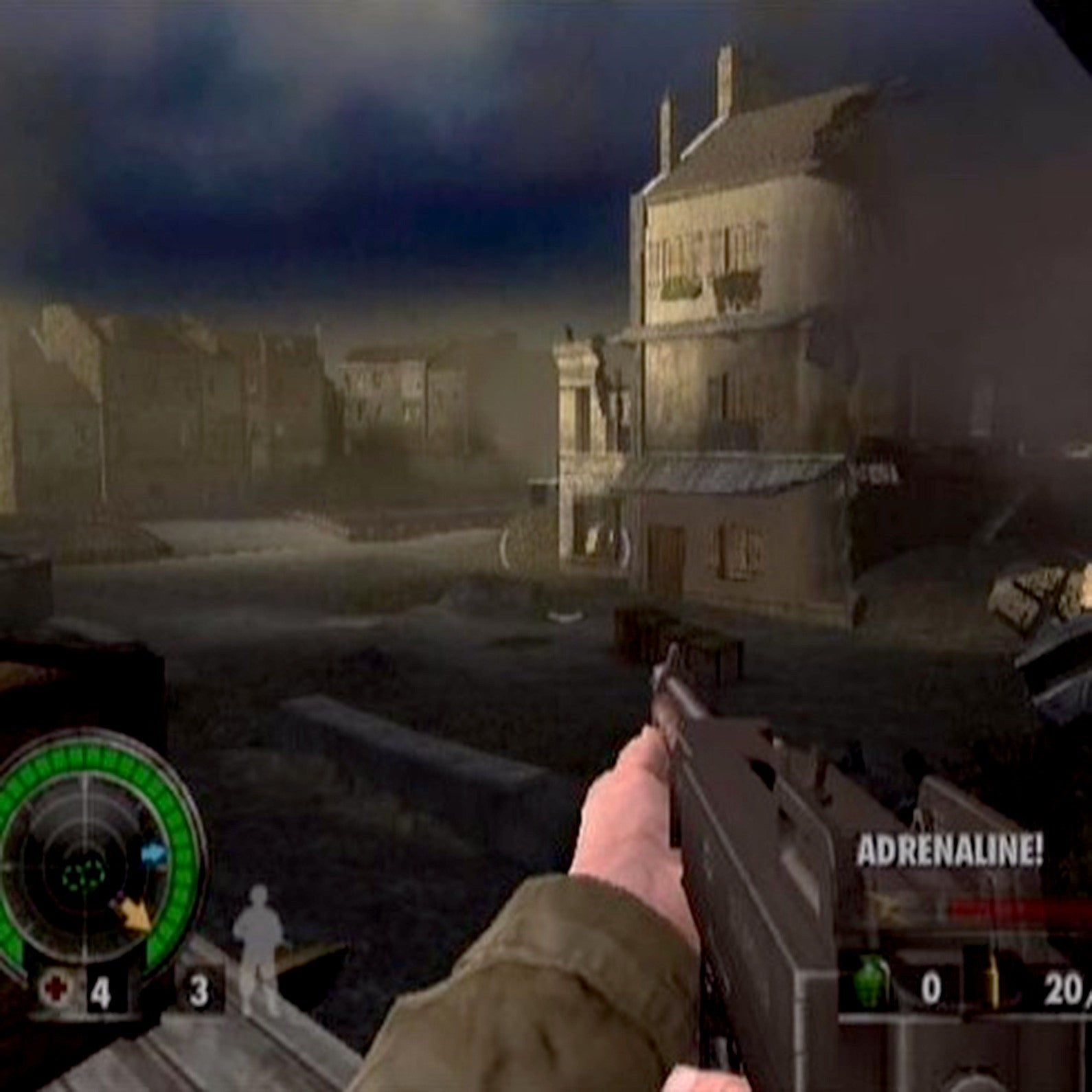
Task: Click the grenade icon in the ammo panel
Action: 872,982
